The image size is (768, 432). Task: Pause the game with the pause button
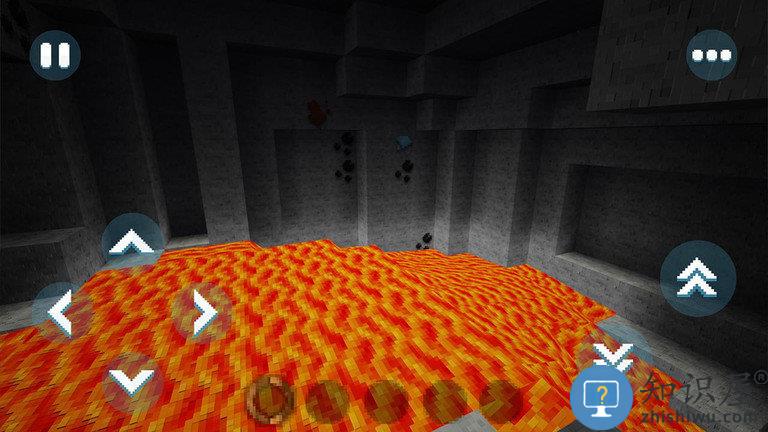55,55
